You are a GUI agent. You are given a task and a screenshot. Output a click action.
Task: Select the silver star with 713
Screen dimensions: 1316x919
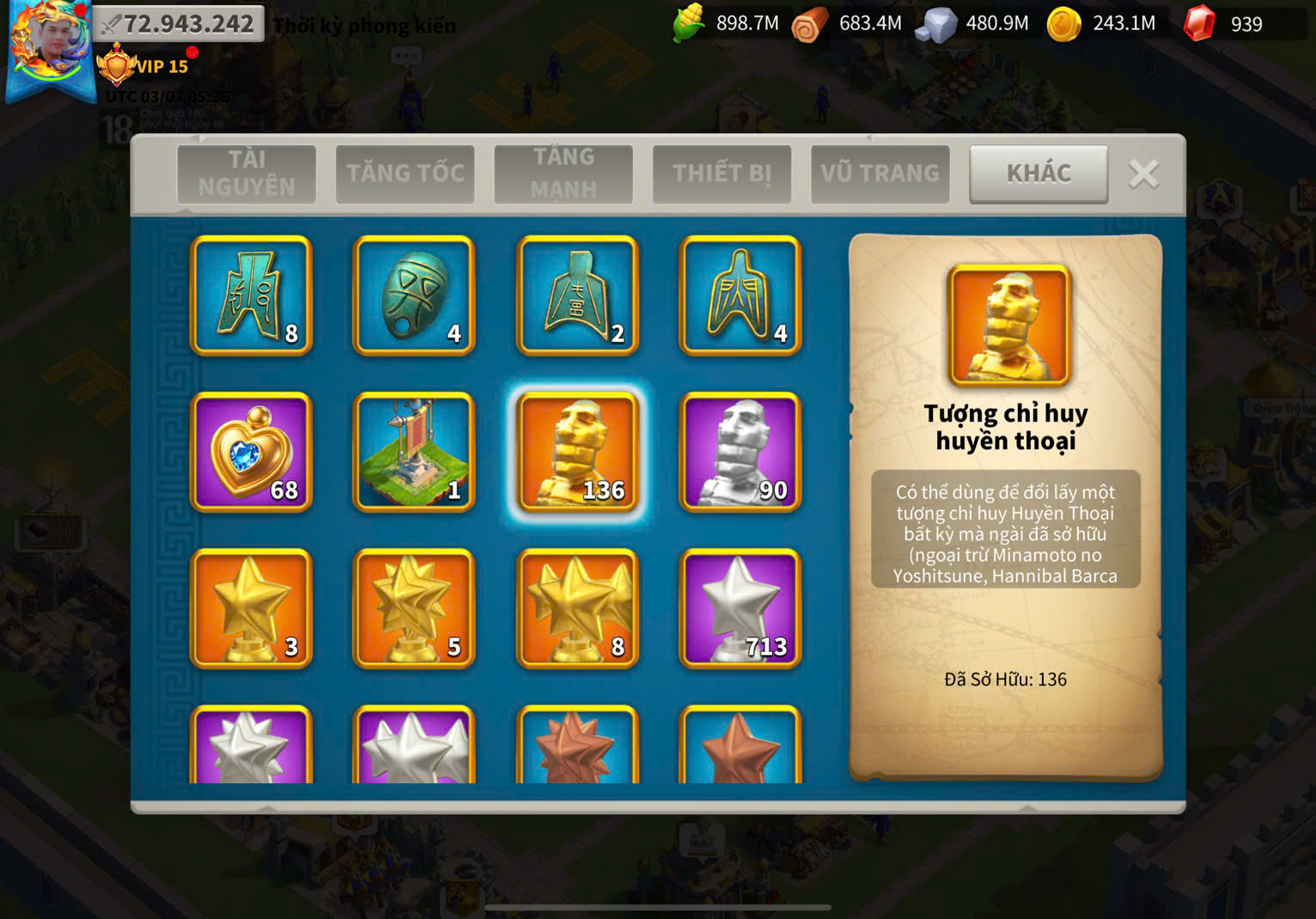pyautogui.click(x=740, y=608)
